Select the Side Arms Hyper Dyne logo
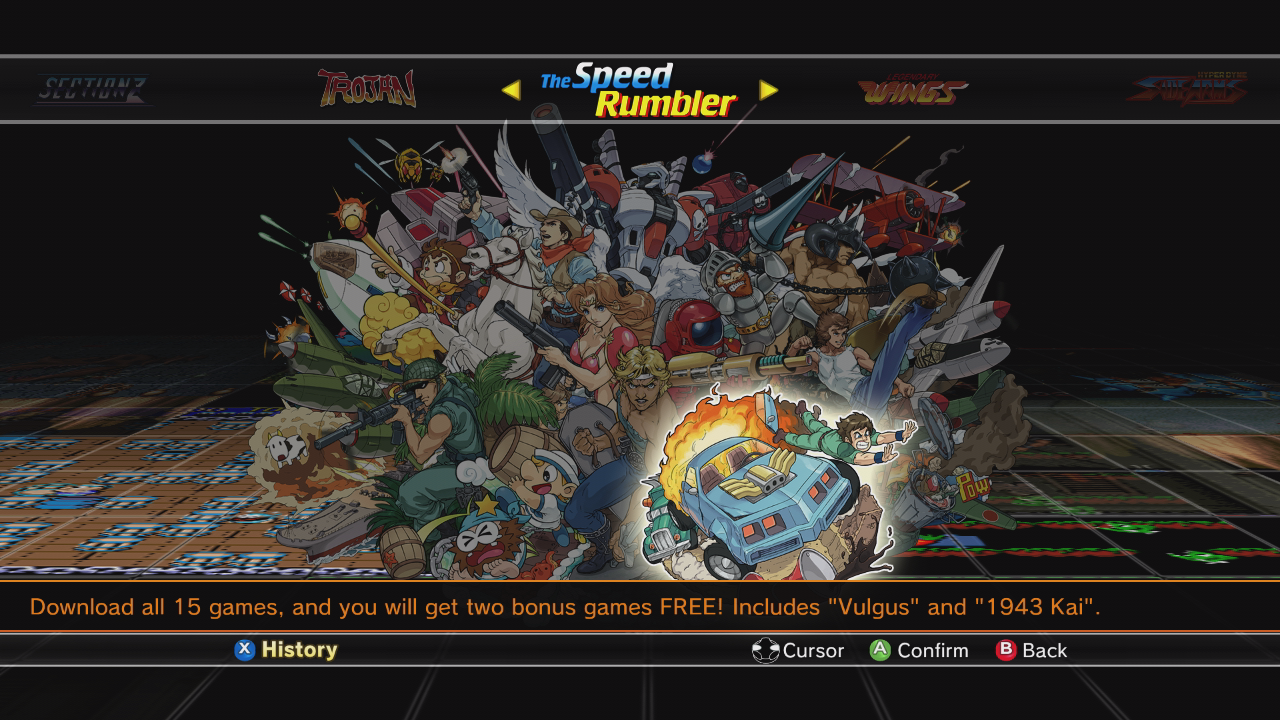The height and width of the screenshot is (720, 1280). 1185,88
